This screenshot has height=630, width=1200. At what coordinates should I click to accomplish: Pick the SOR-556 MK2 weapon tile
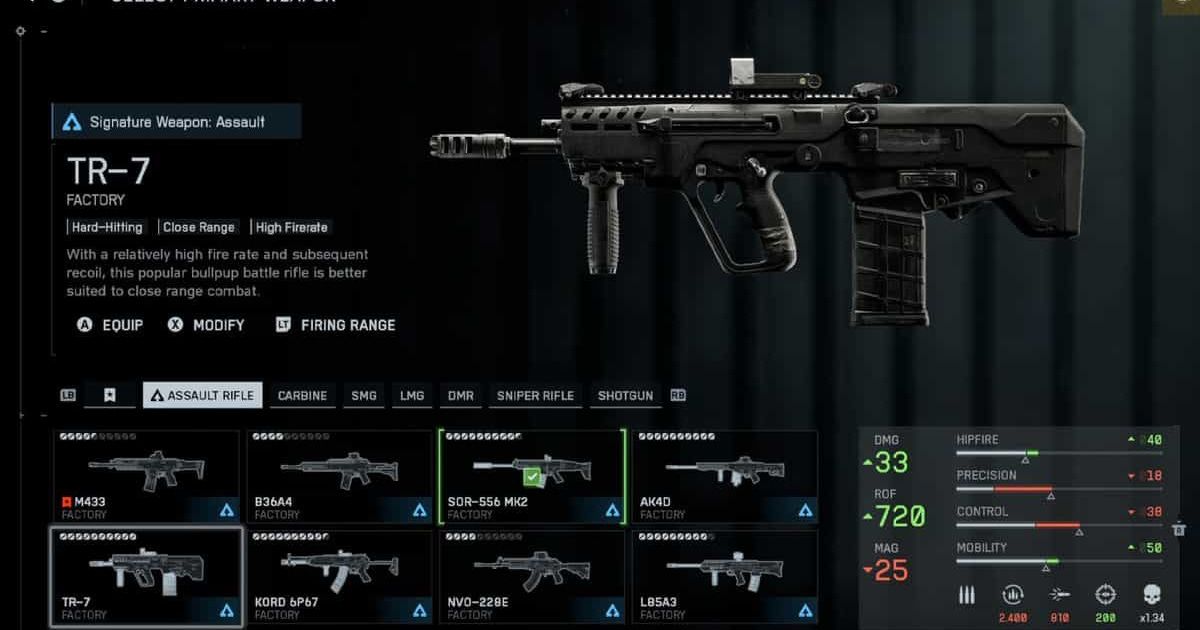[532, 476]
